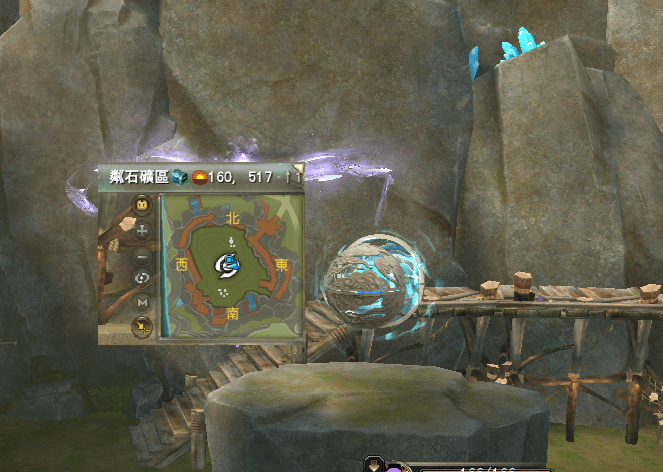Open the full map with the M button

pyautogui.click(x=142, y=301)
